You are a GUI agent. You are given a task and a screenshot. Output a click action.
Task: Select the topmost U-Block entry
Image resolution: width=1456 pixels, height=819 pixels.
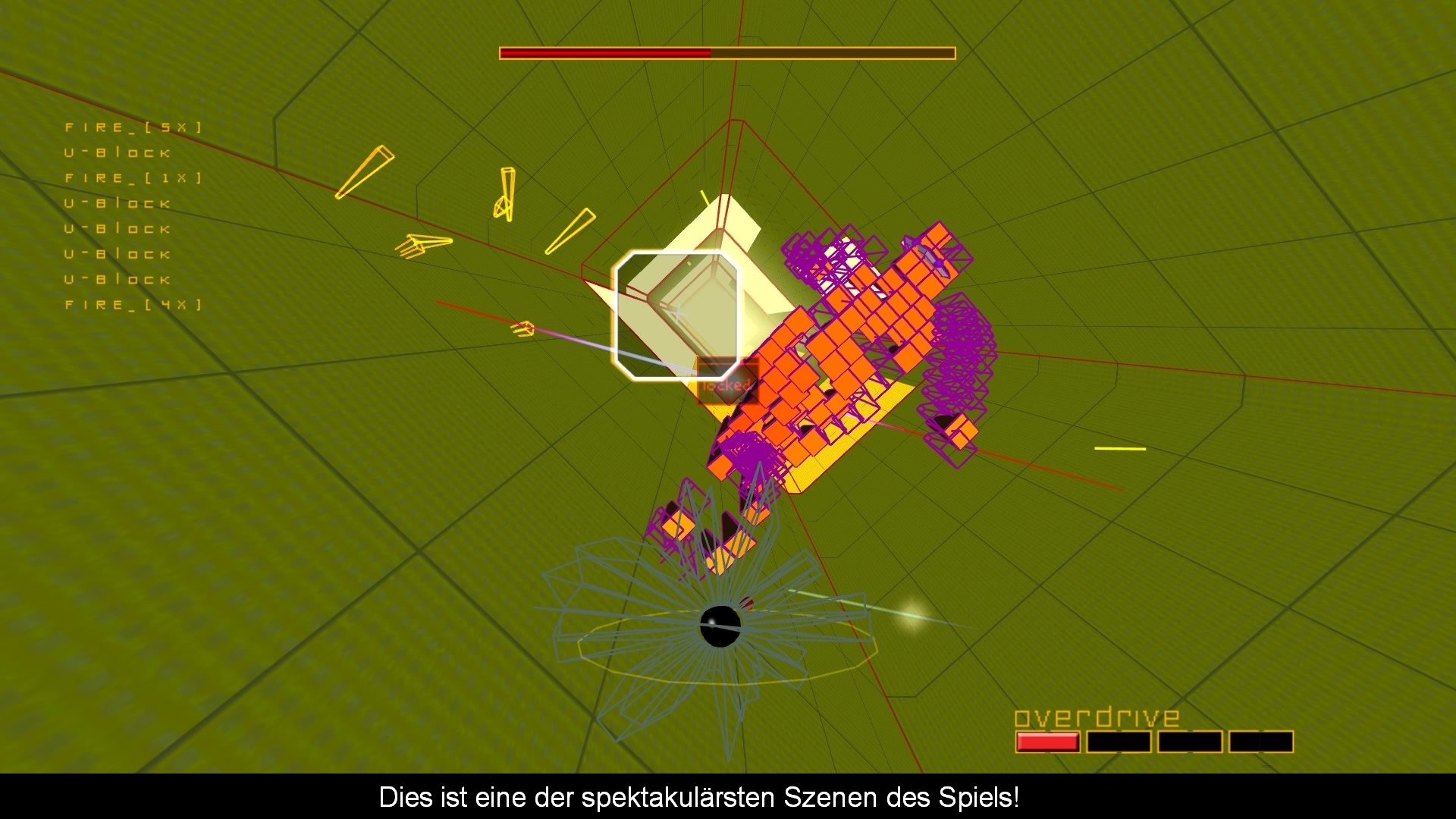[x=118, y=152]
